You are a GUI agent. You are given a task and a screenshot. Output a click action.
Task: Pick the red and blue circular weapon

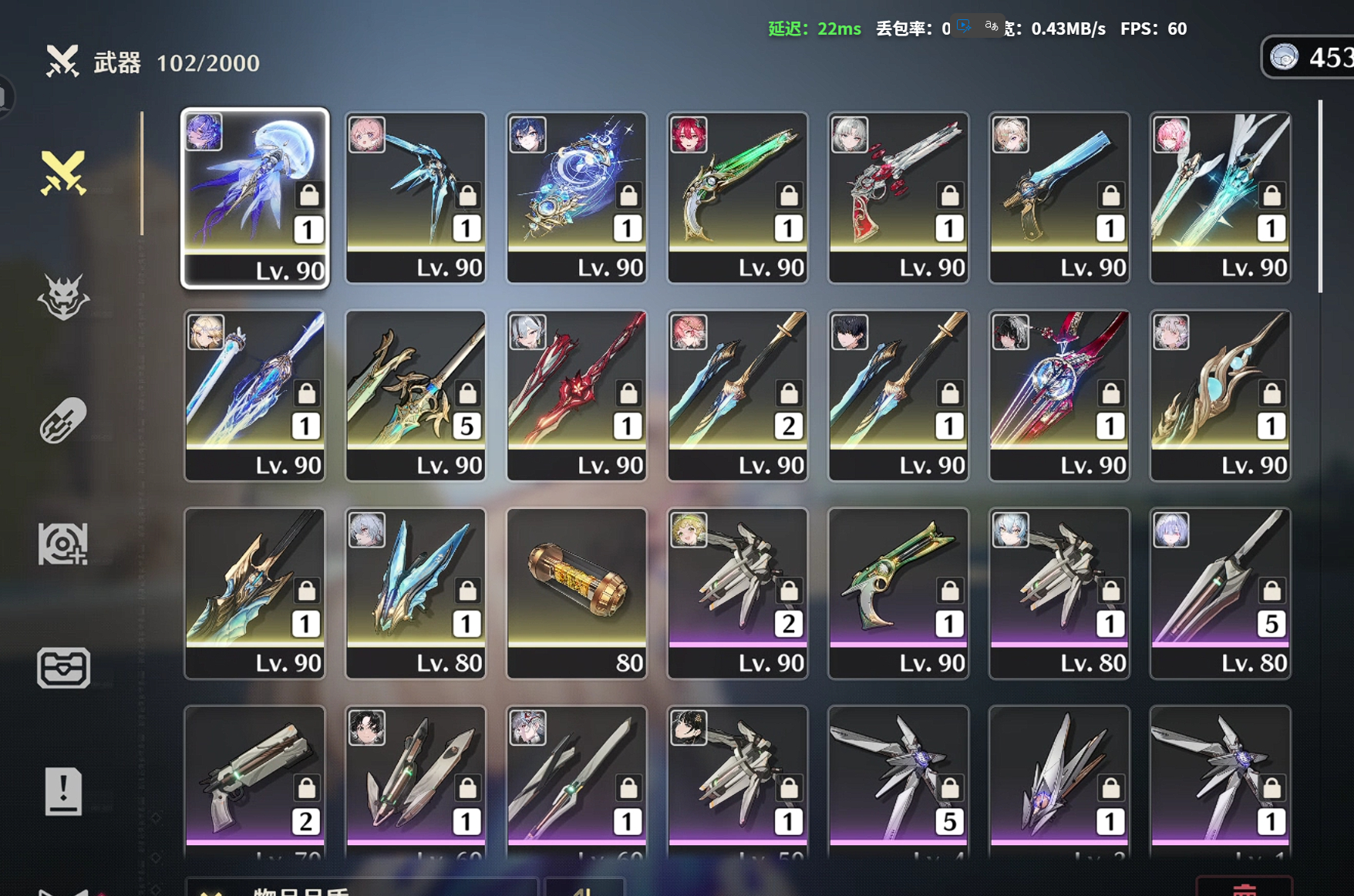1059,395
